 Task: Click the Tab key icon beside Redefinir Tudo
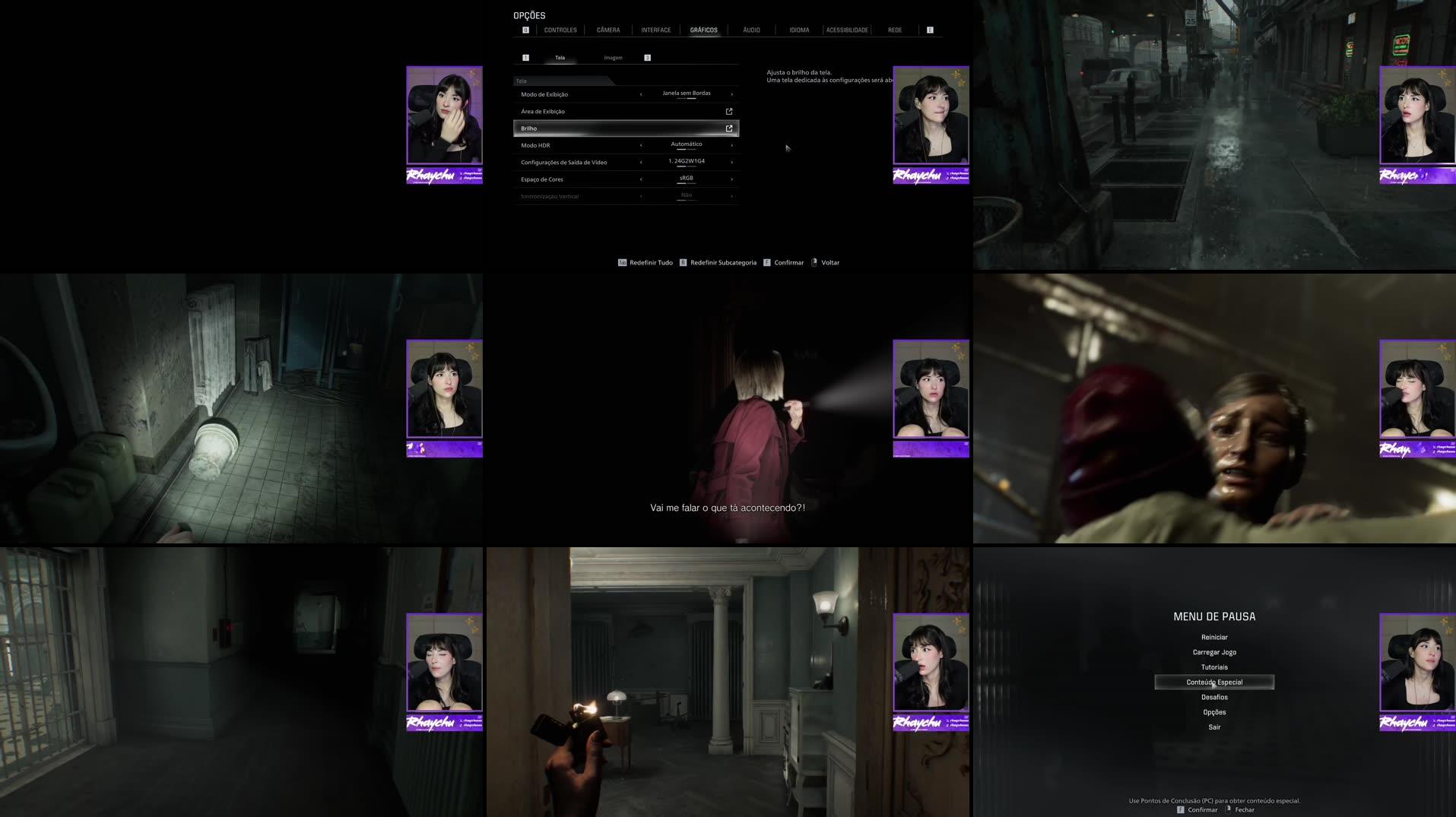(620, 262)
